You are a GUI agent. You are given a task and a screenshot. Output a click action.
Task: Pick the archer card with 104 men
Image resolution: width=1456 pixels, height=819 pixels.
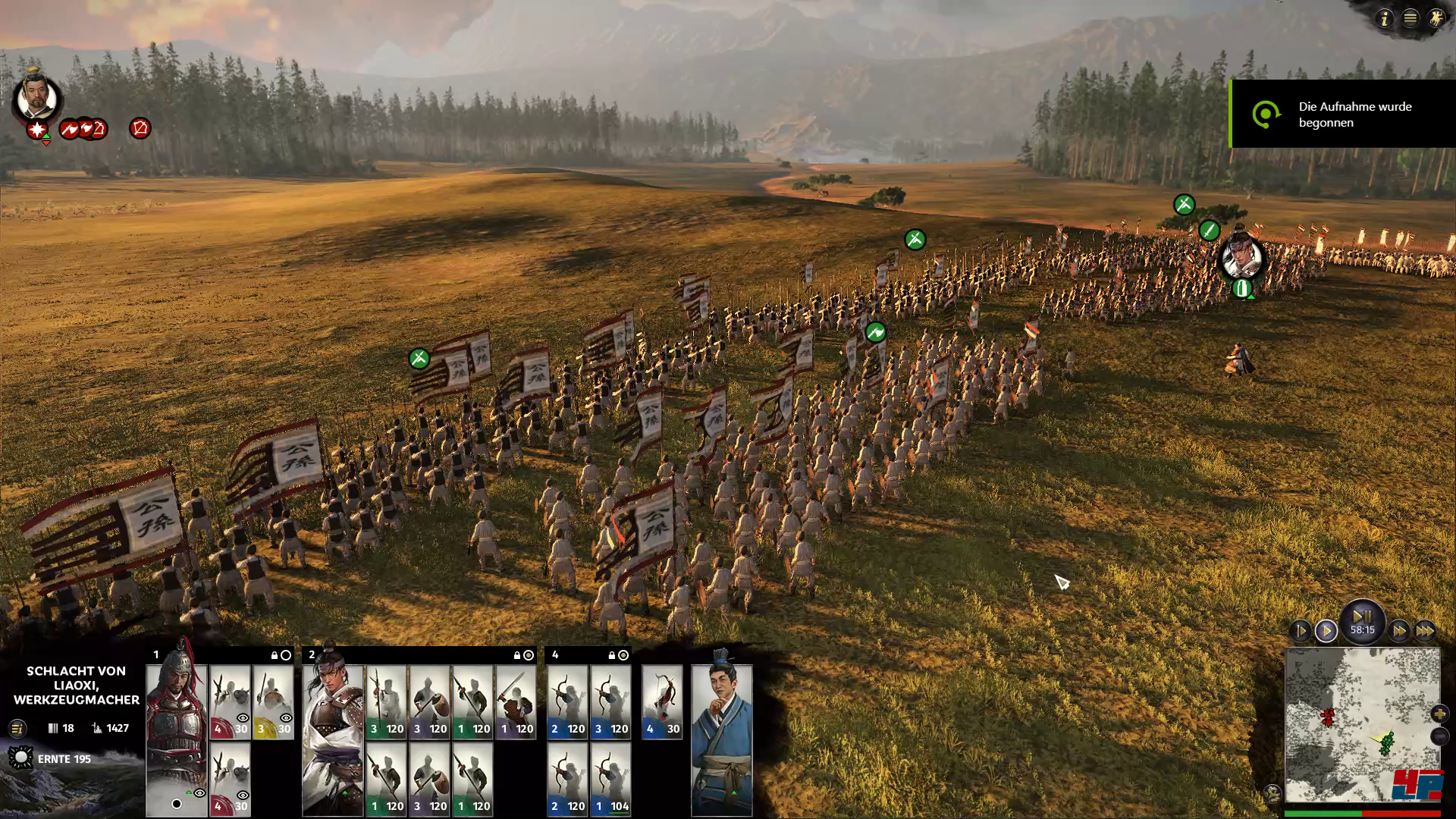click(610, 779)
